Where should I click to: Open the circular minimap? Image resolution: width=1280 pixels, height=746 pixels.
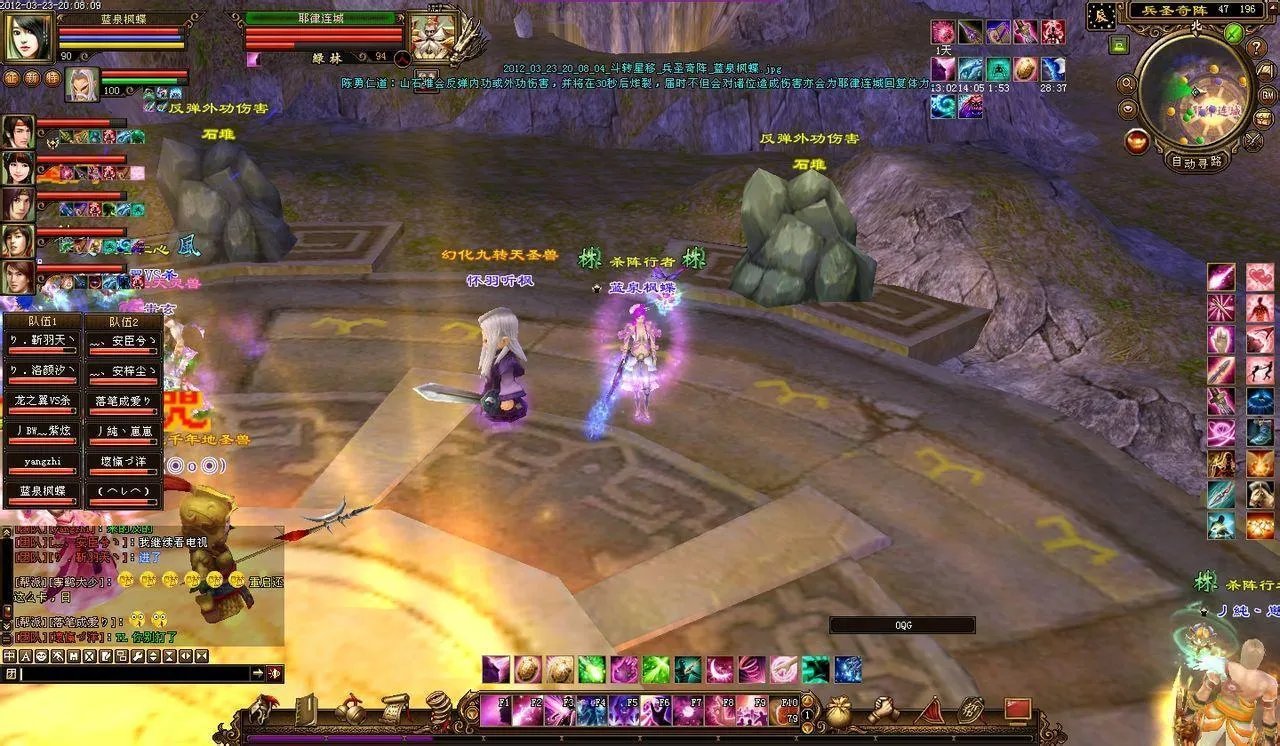(x=1194, y=94)
